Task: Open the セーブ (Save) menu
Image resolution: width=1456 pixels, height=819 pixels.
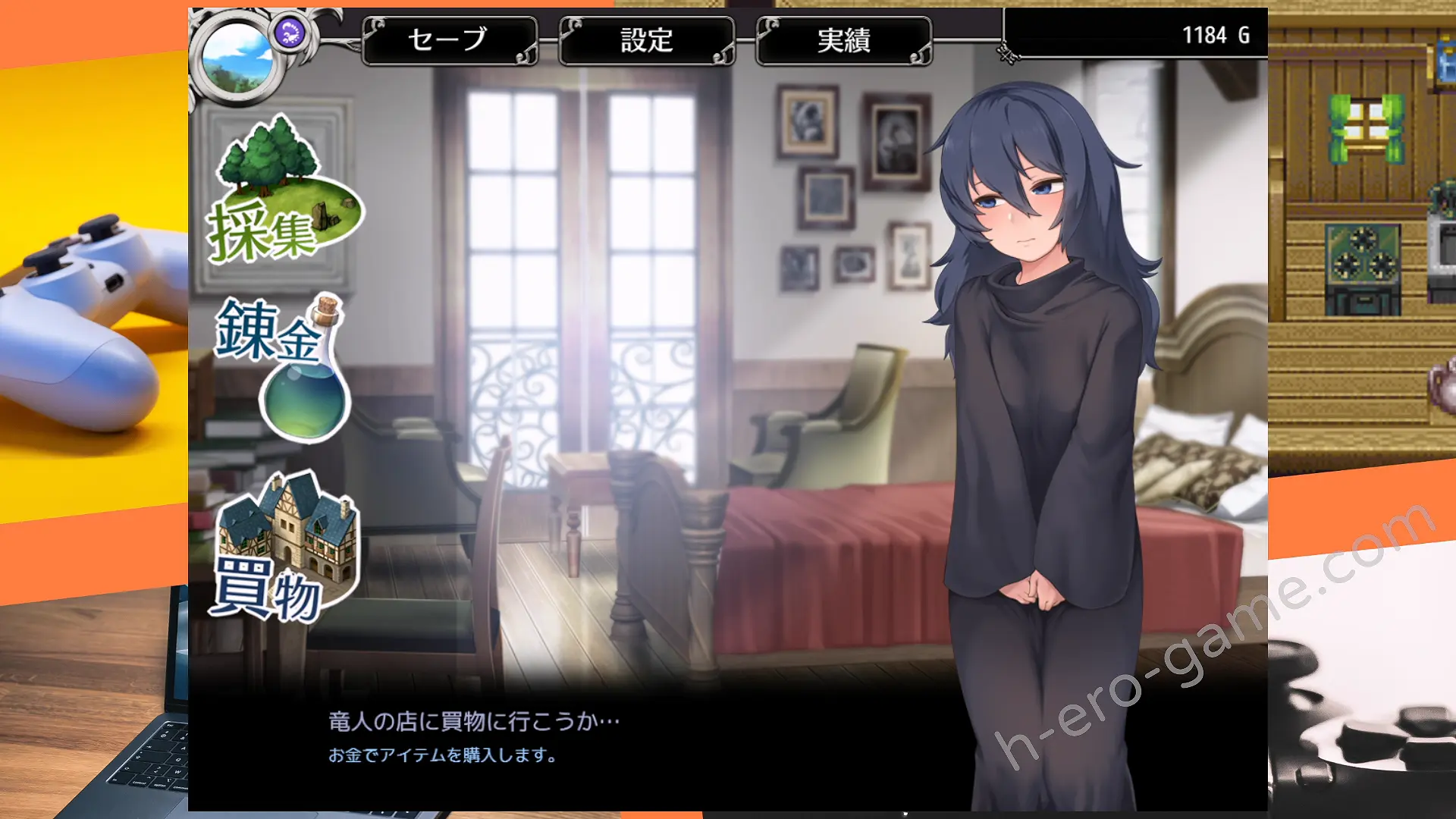Action: pos(449,40)
